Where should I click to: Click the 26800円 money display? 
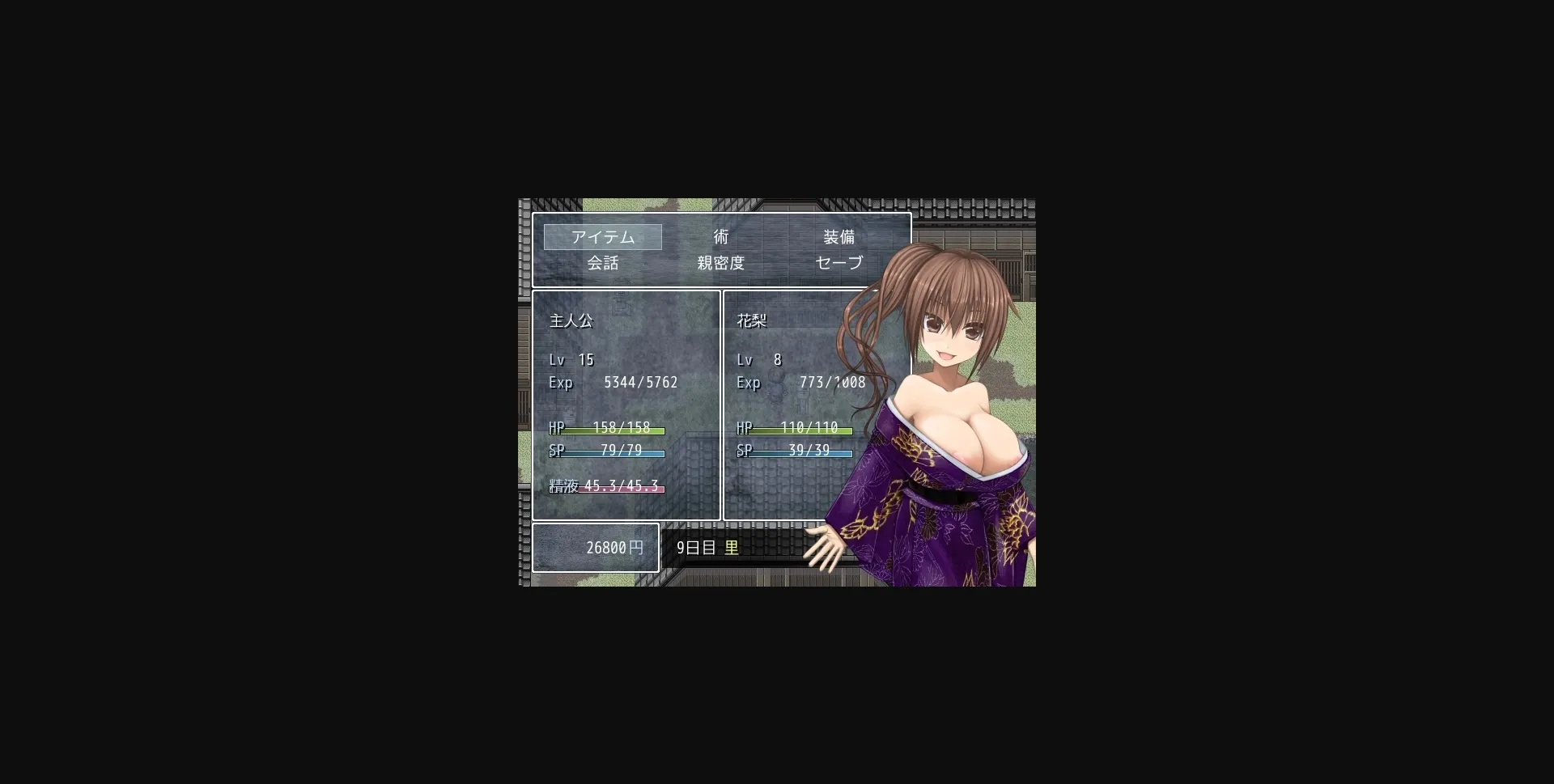596,547
